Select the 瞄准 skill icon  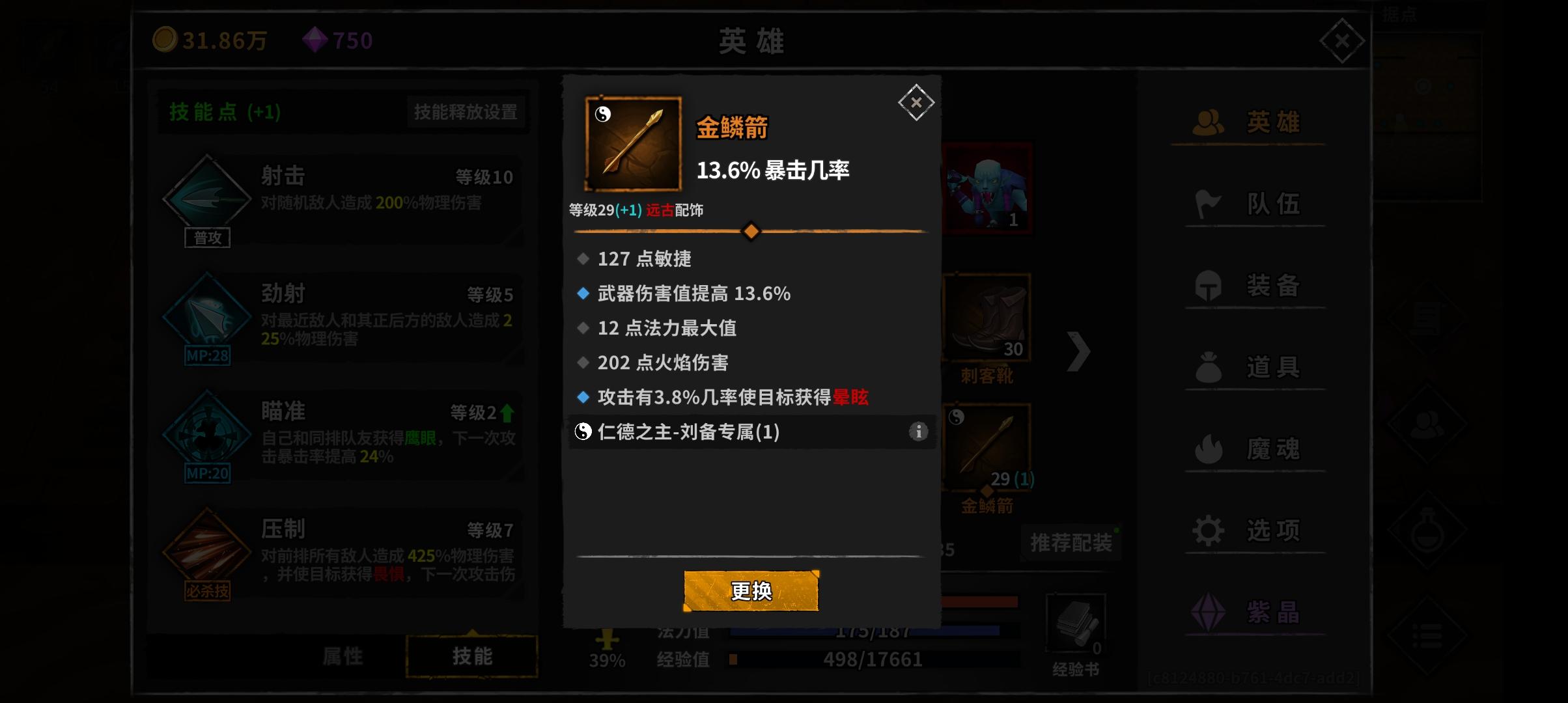click(207, 432)
